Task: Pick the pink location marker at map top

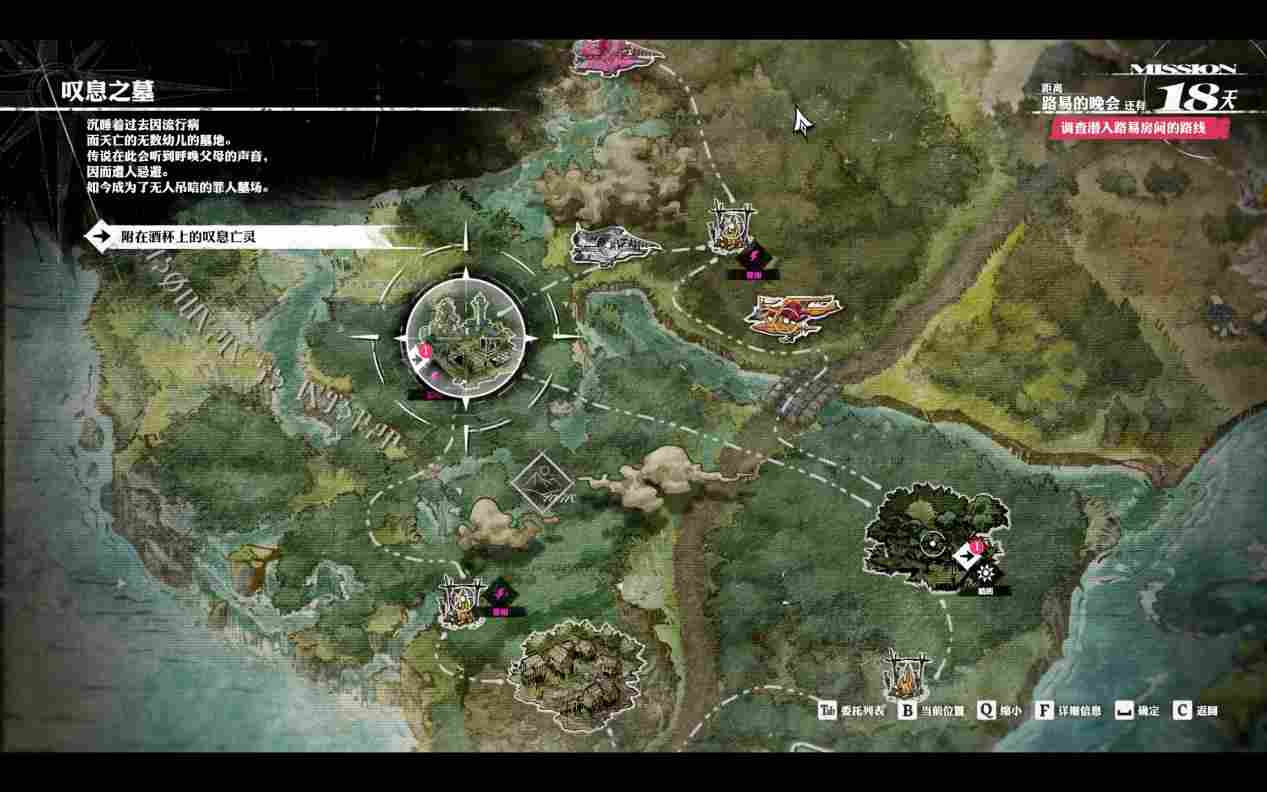Action: pyautogui.click(x=613, y=53)
